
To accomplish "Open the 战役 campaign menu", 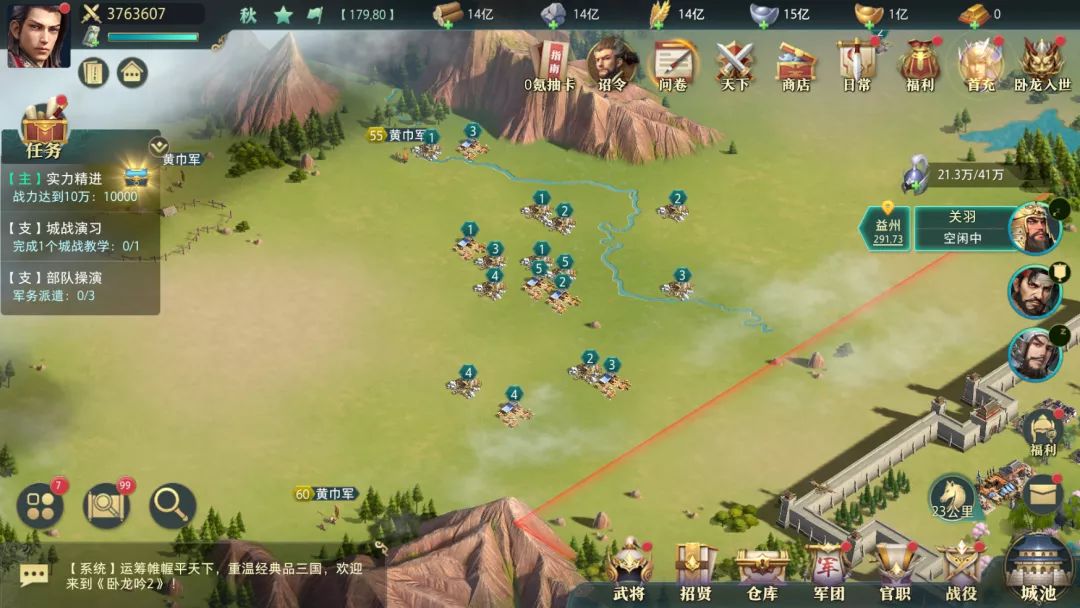I will click(x=961, y=571).
